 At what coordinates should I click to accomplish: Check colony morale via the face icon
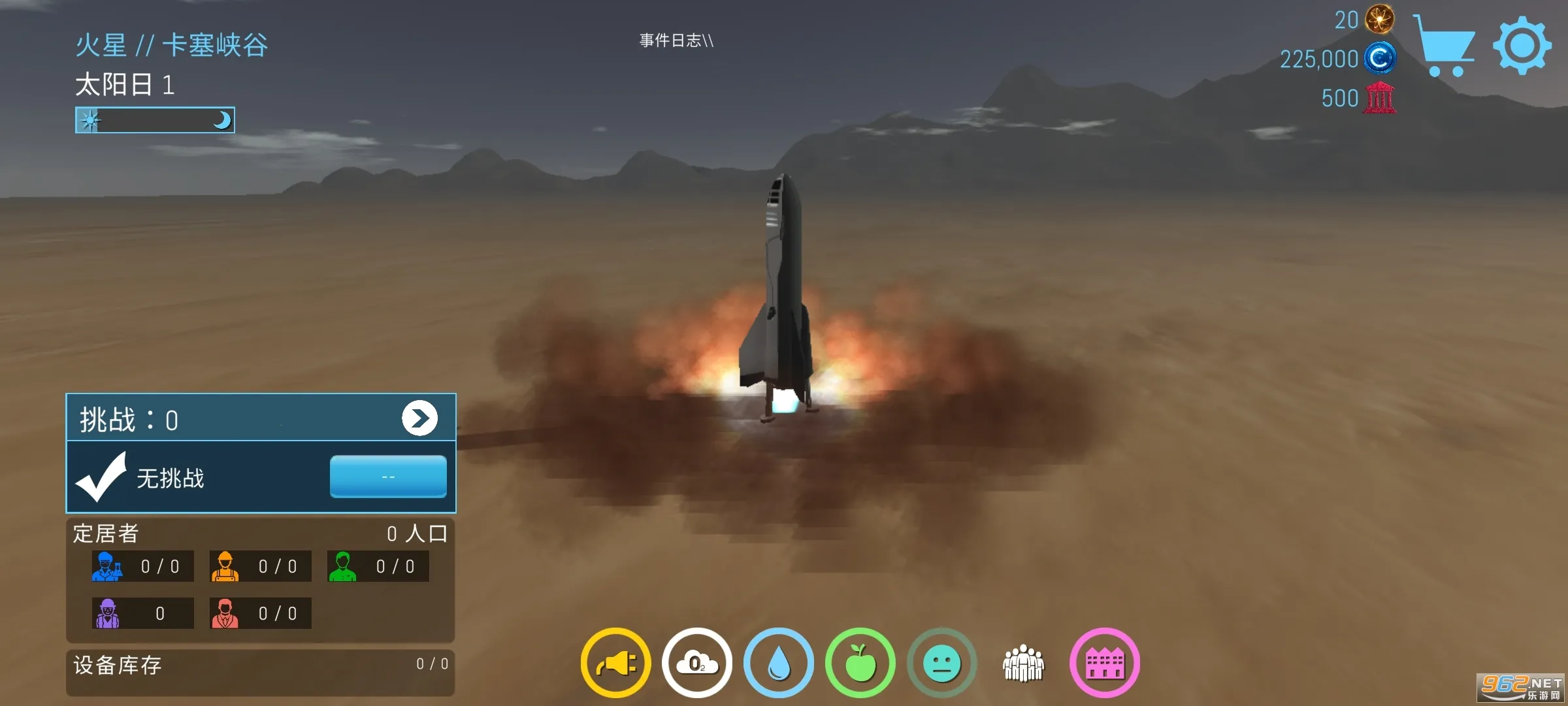tap(941, 662)
